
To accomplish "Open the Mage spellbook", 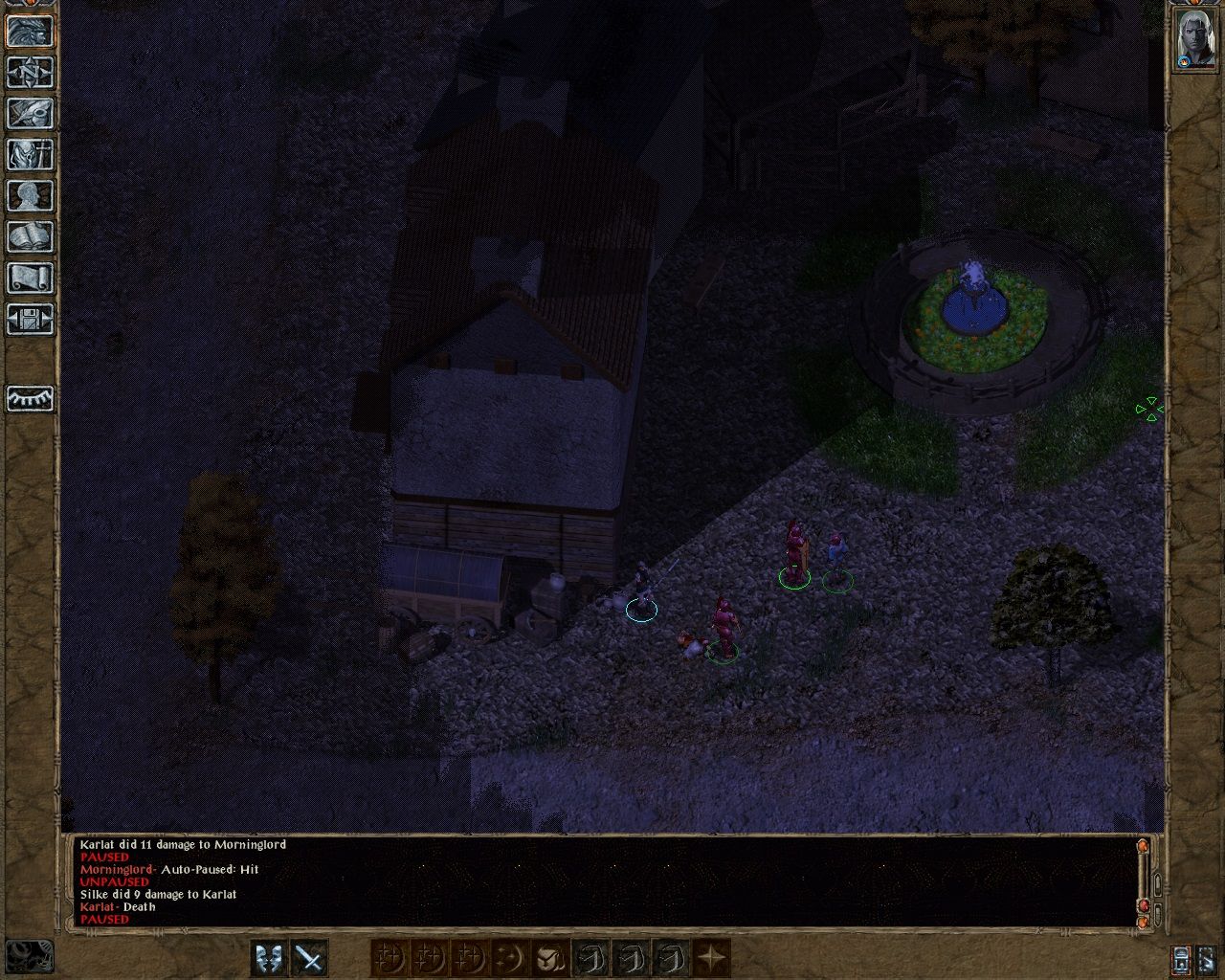I will pyautogui.click(x=29, y=237).
